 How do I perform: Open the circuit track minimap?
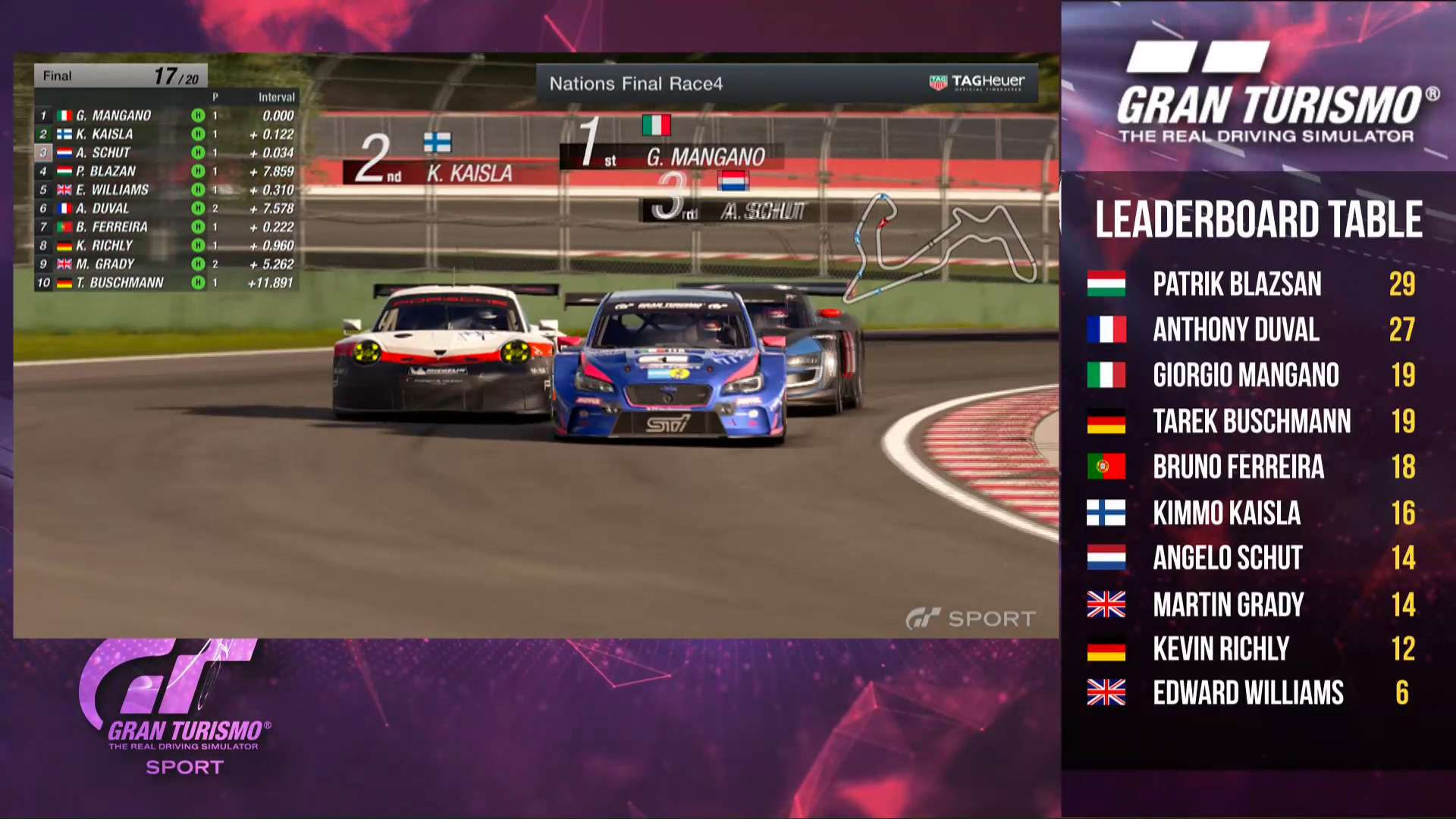pos(943,244)
